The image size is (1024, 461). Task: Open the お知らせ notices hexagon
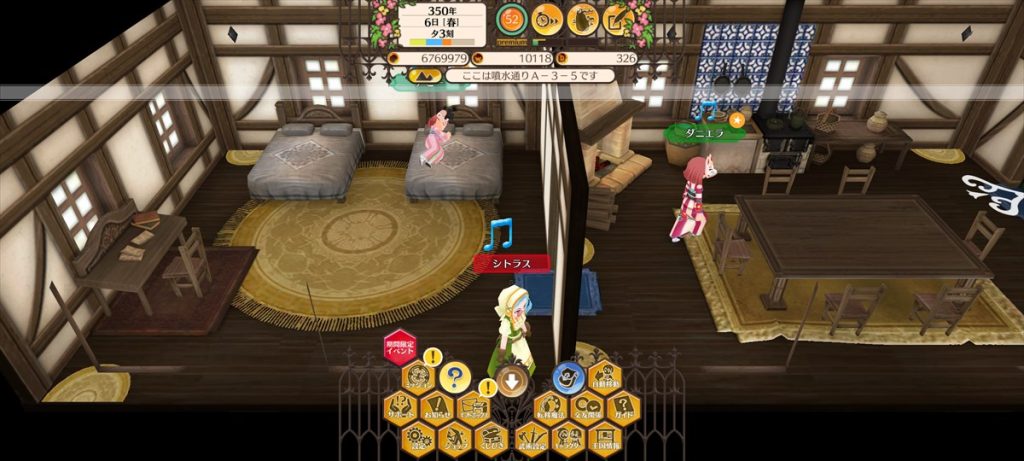[x=435, y=408]
